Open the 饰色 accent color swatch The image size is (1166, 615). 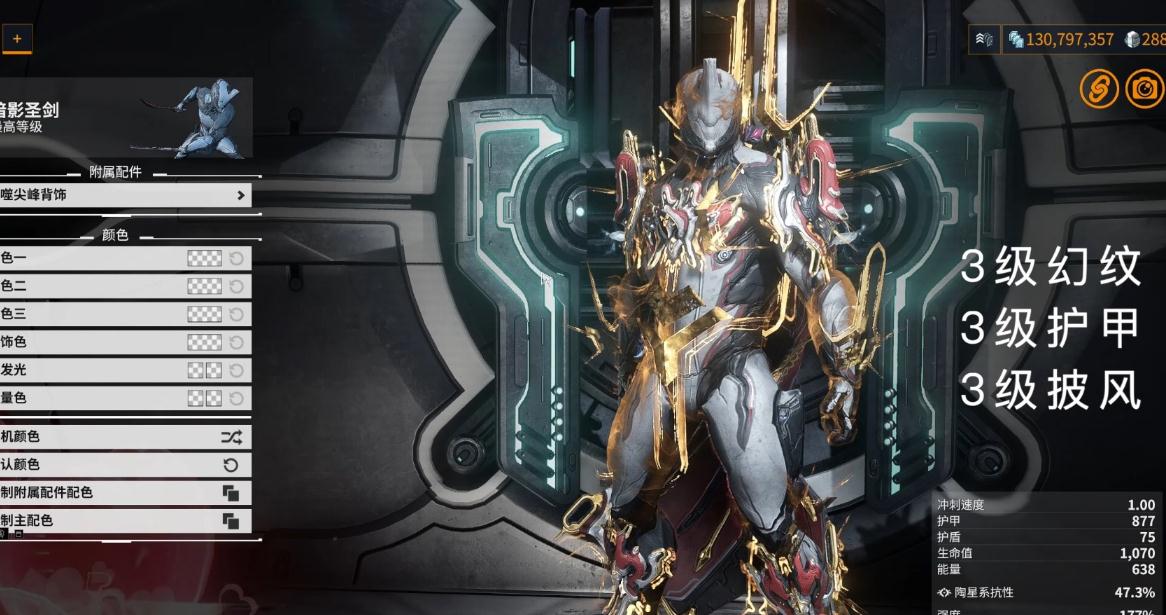pyautogui.click(x=204, y=342)
